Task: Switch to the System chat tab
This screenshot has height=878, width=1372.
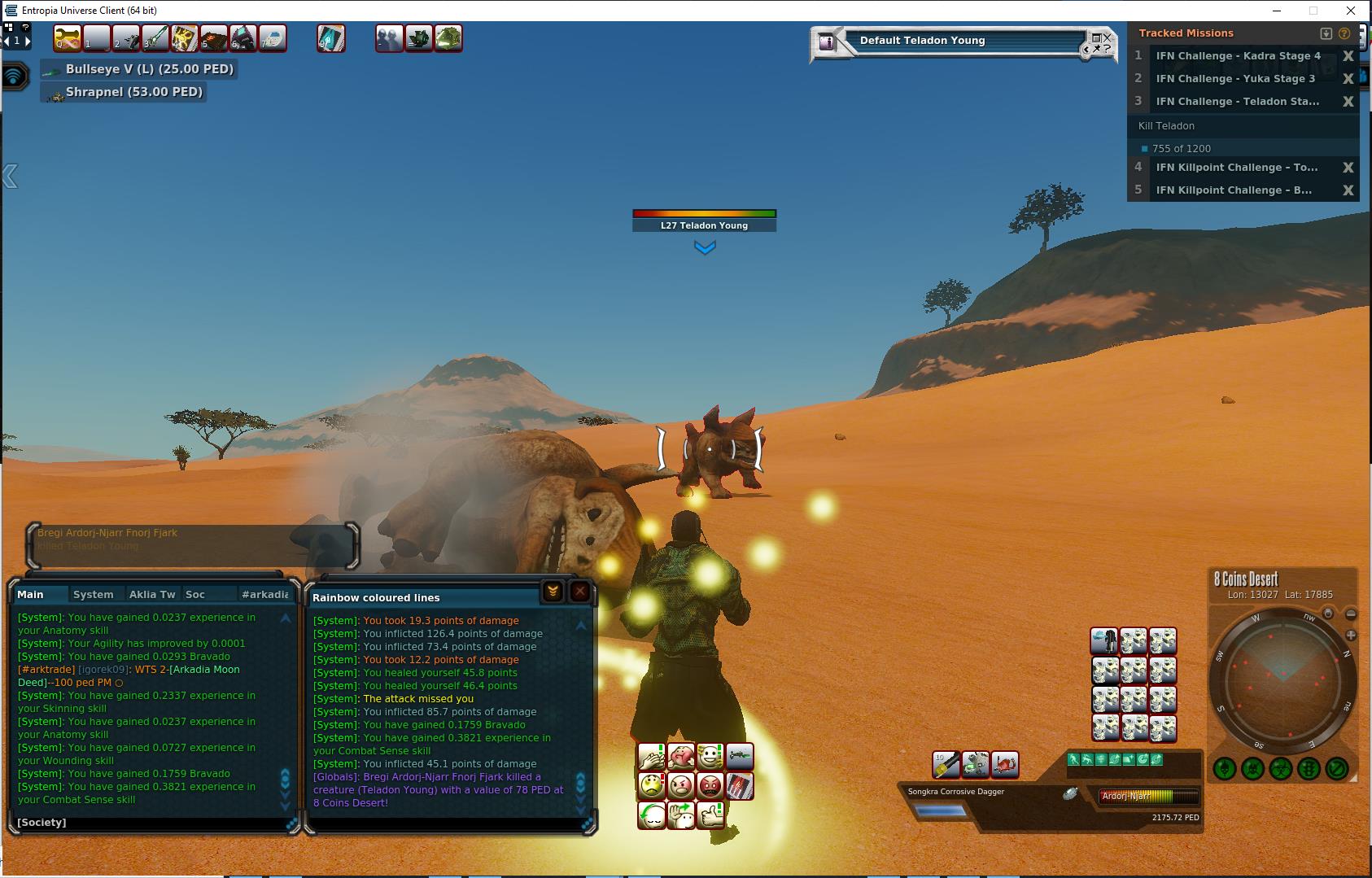Action: click(94, 595)
